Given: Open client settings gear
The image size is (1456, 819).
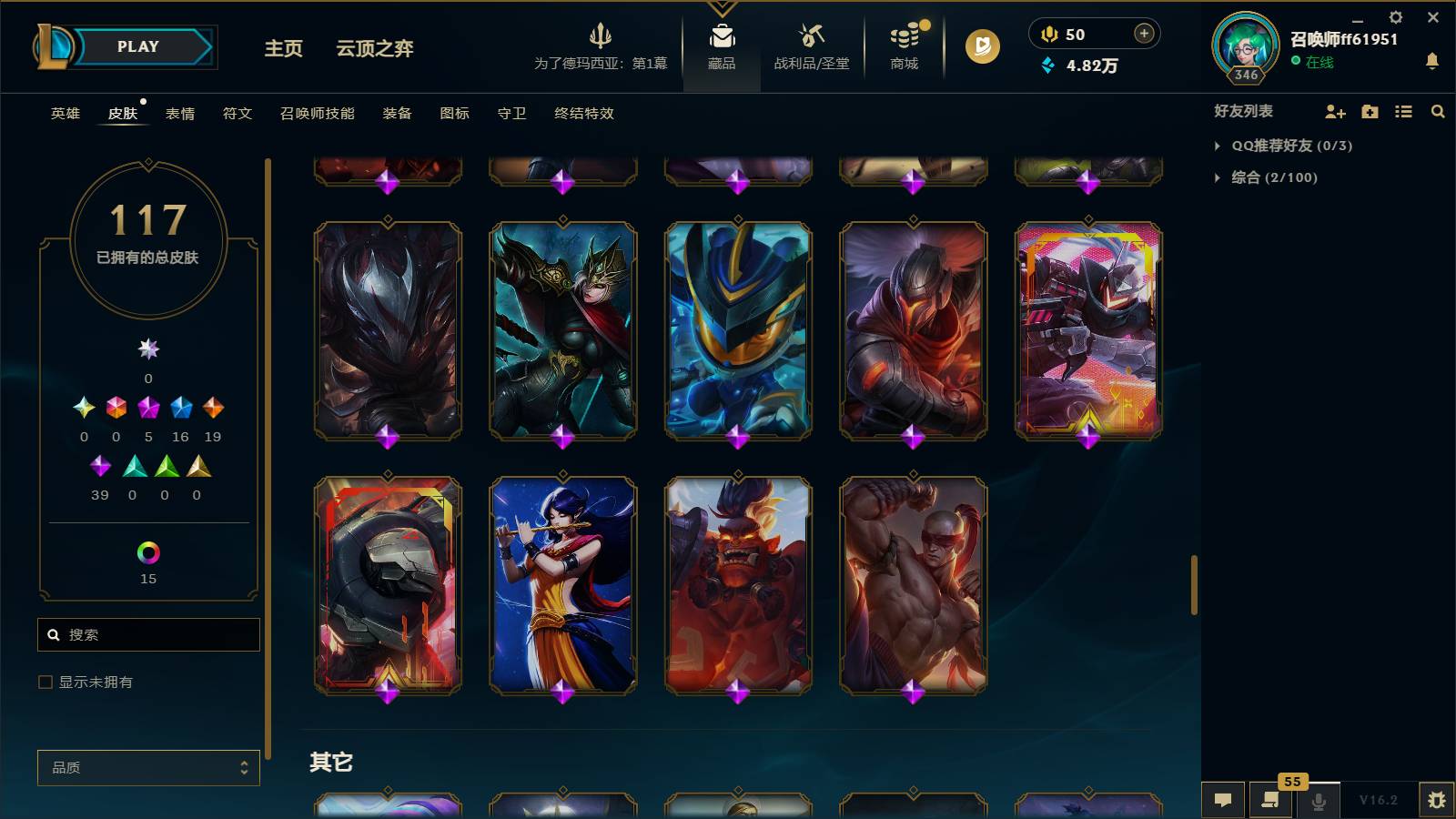Looking at the screenshot, I should coord(1395,16).
